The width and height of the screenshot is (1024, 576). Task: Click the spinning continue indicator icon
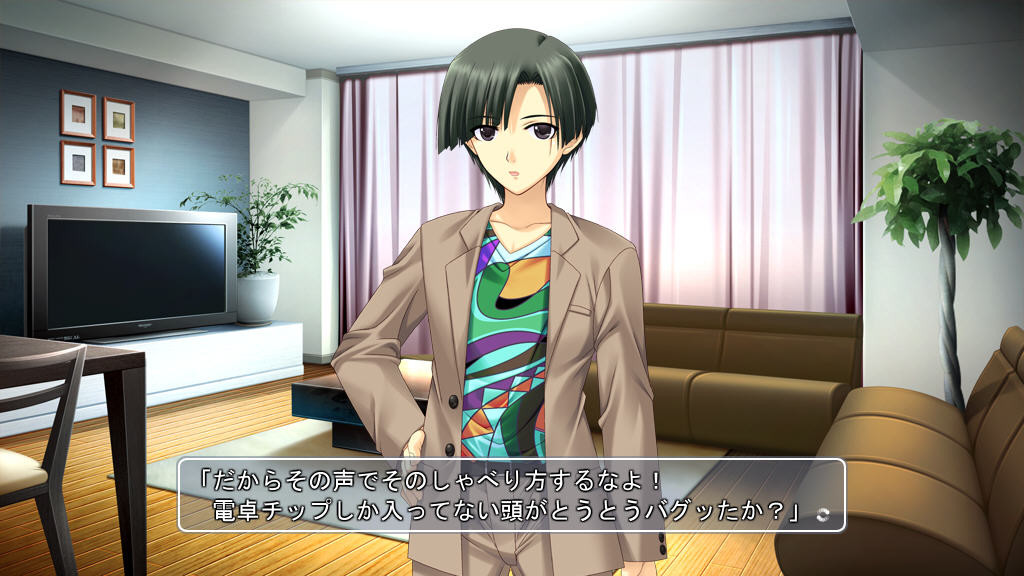pyautogui.click(x=822, y=514)
